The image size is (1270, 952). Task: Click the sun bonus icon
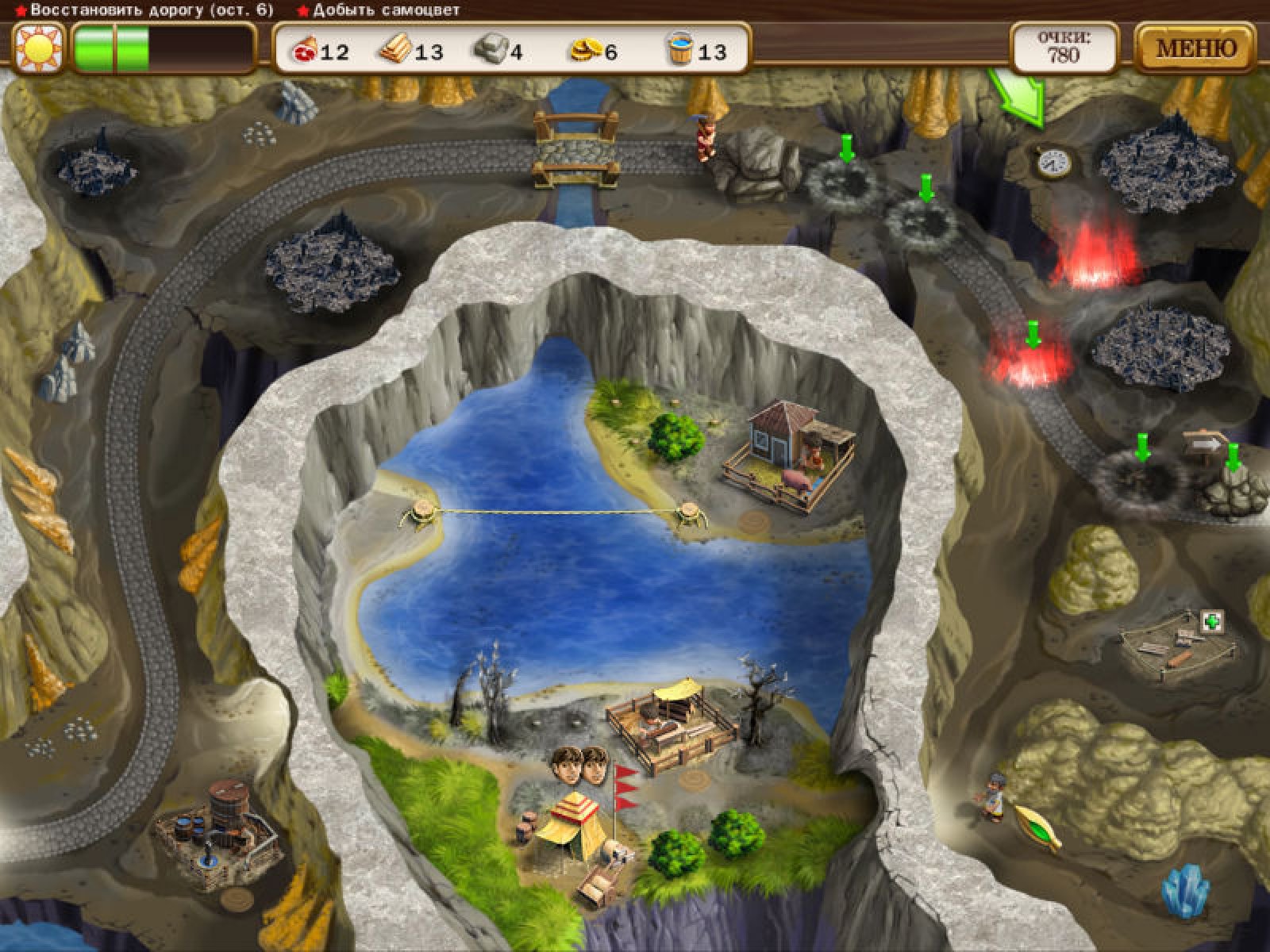click(37, 48)
